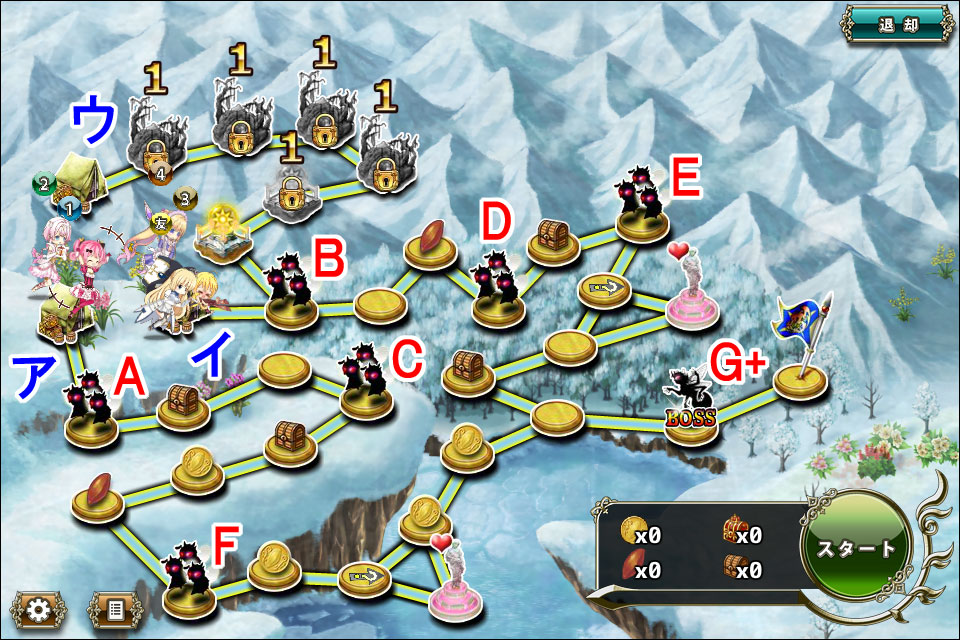Open settings with the gear icon

coord(39,608)
